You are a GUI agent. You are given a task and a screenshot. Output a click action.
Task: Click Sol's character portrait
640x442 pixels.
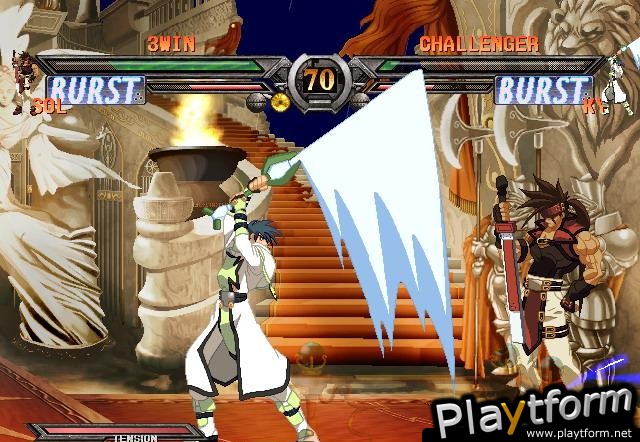click(x=24, y=77)
